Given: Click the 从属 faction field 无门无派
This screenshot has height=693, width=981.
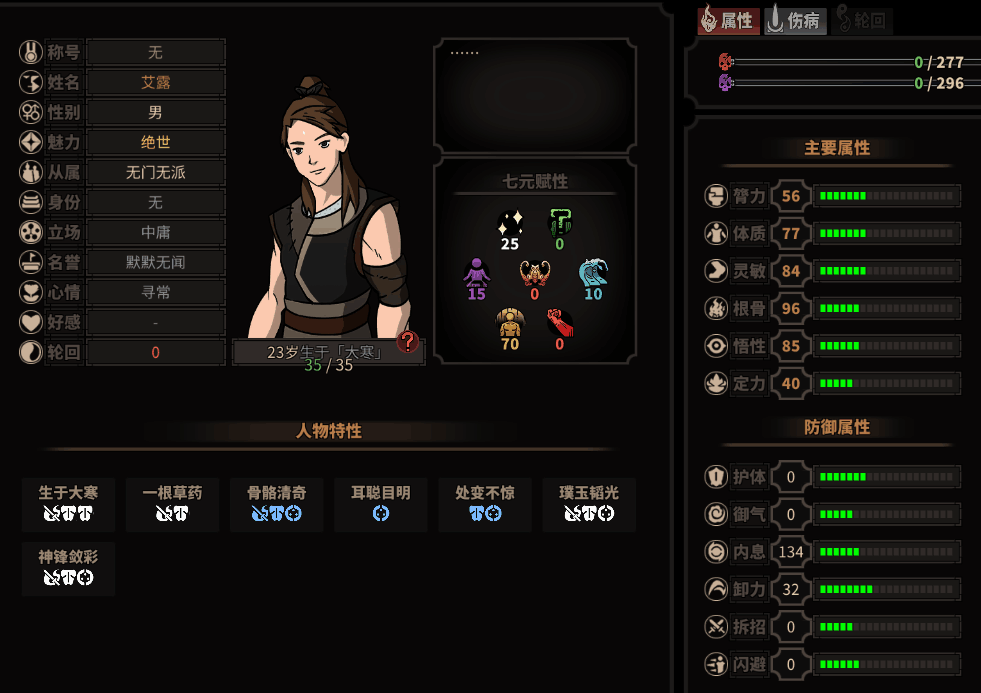Looking at the screenshot, I should pos(155,172).
